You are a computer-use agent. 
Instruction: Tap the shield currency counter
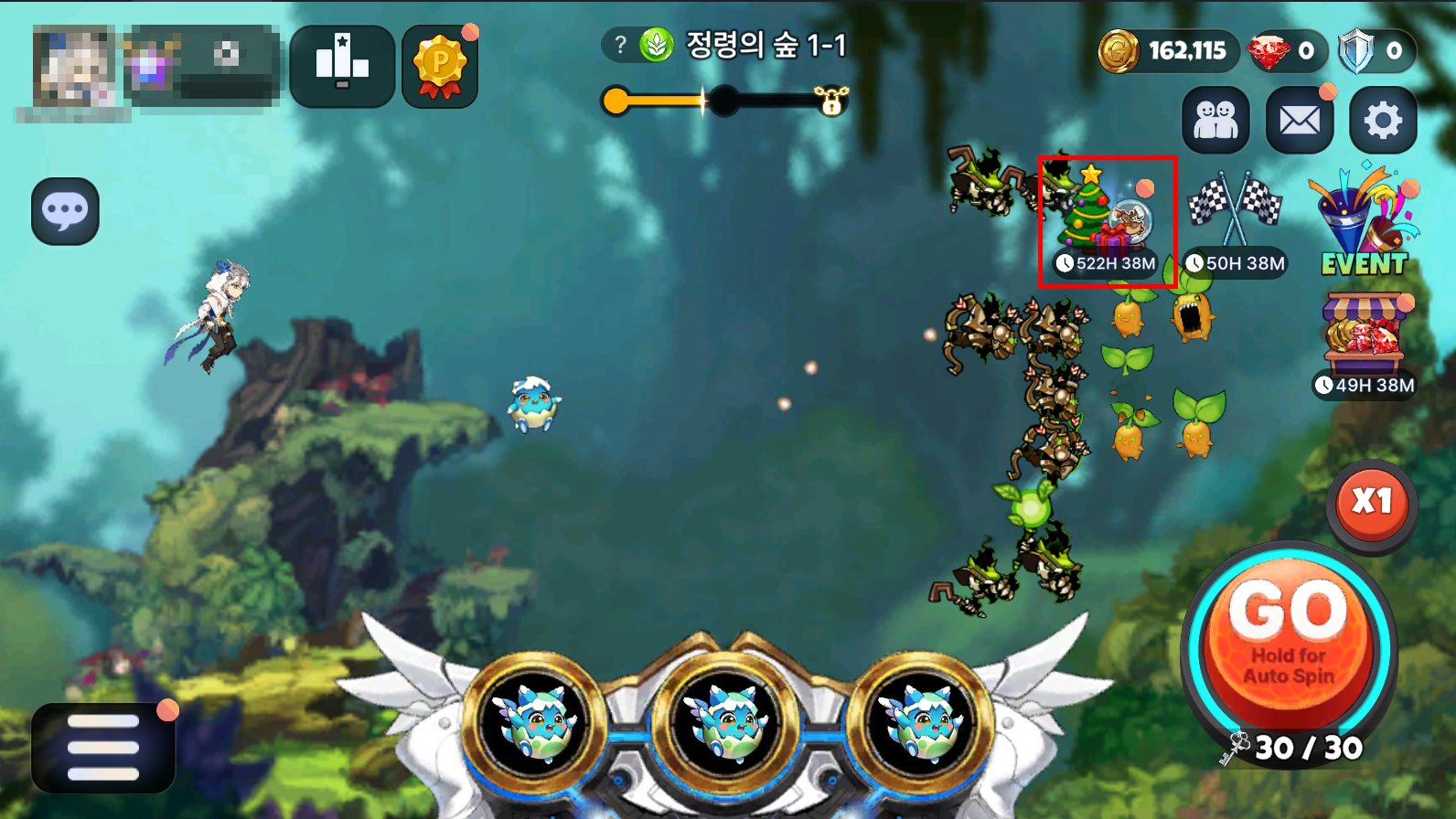tap(1376, 50)
